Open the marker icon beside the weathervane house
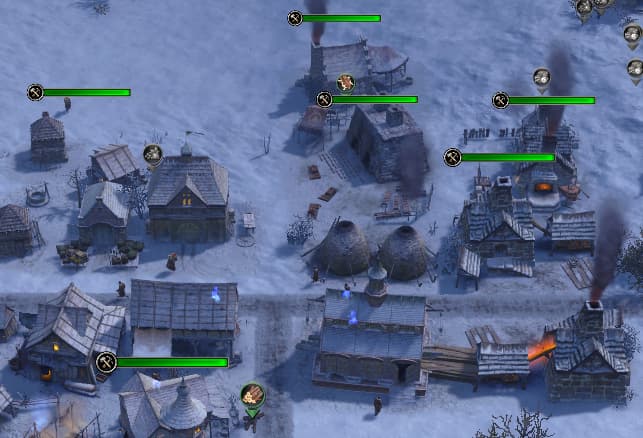This screenshot has height=438, width=643. pos(152,154)
